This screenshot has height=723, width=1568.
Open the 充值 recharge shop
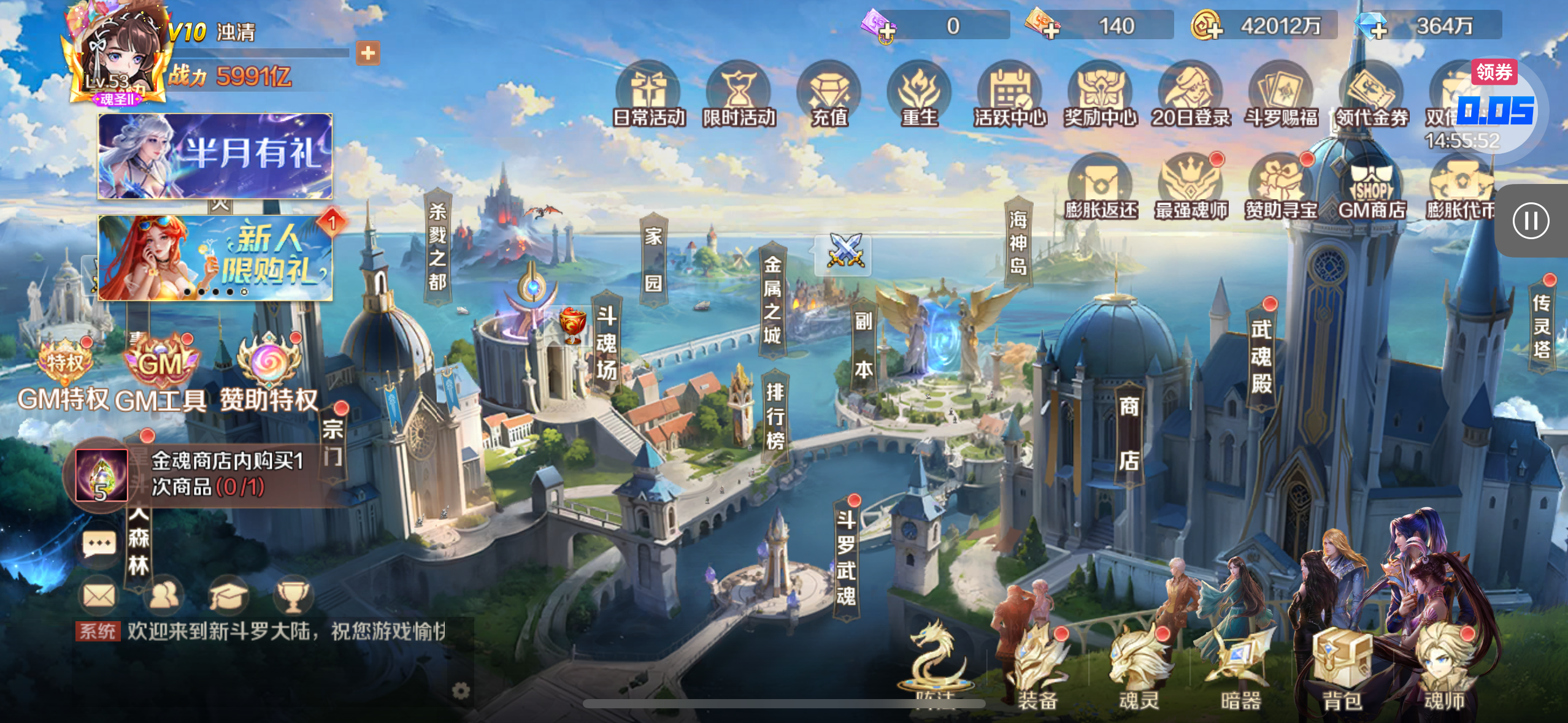click(829, 95)
